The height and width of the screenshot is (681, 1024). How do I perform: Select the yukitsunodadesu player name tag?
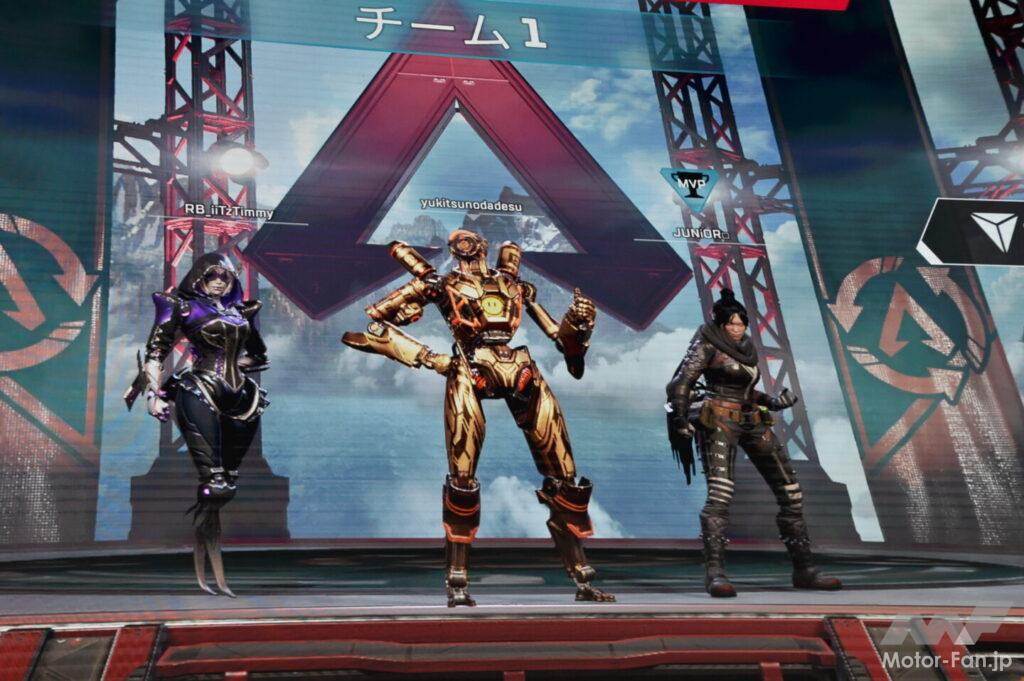pyautogui.click(x=470, y=203)
